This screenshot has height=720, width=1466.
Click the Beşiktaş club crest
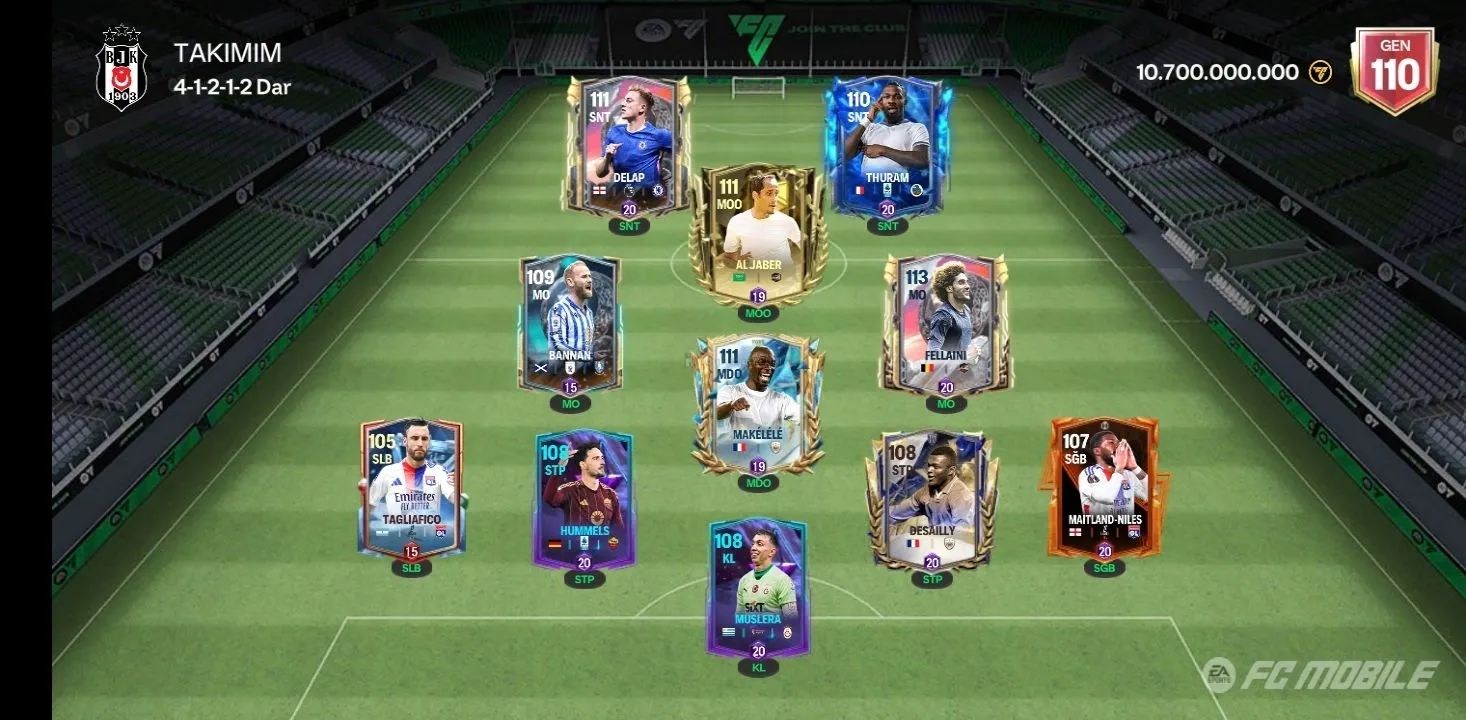(x=121, y=70)
